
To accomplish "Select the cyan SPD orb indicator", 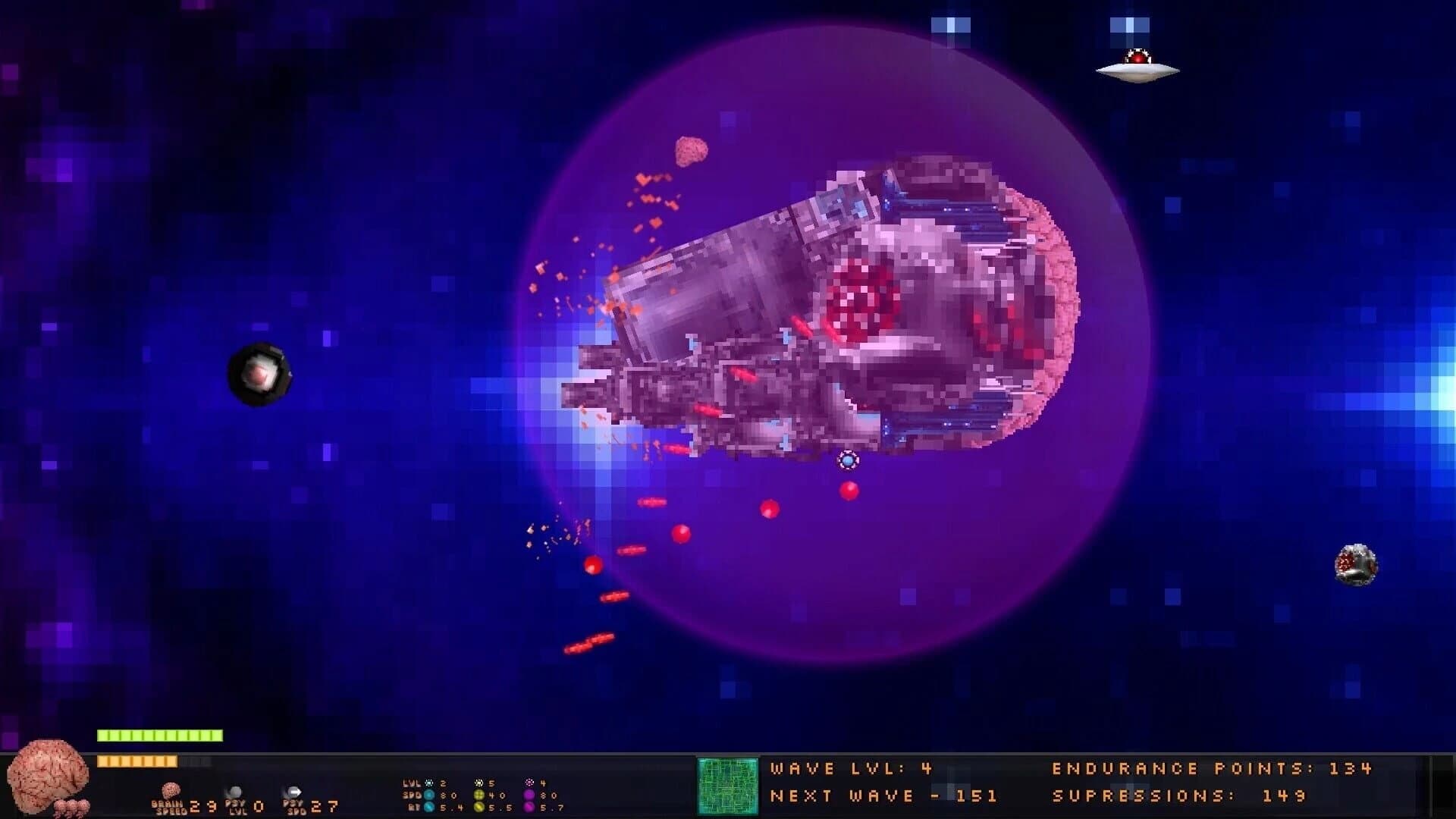I will [429, 795].
